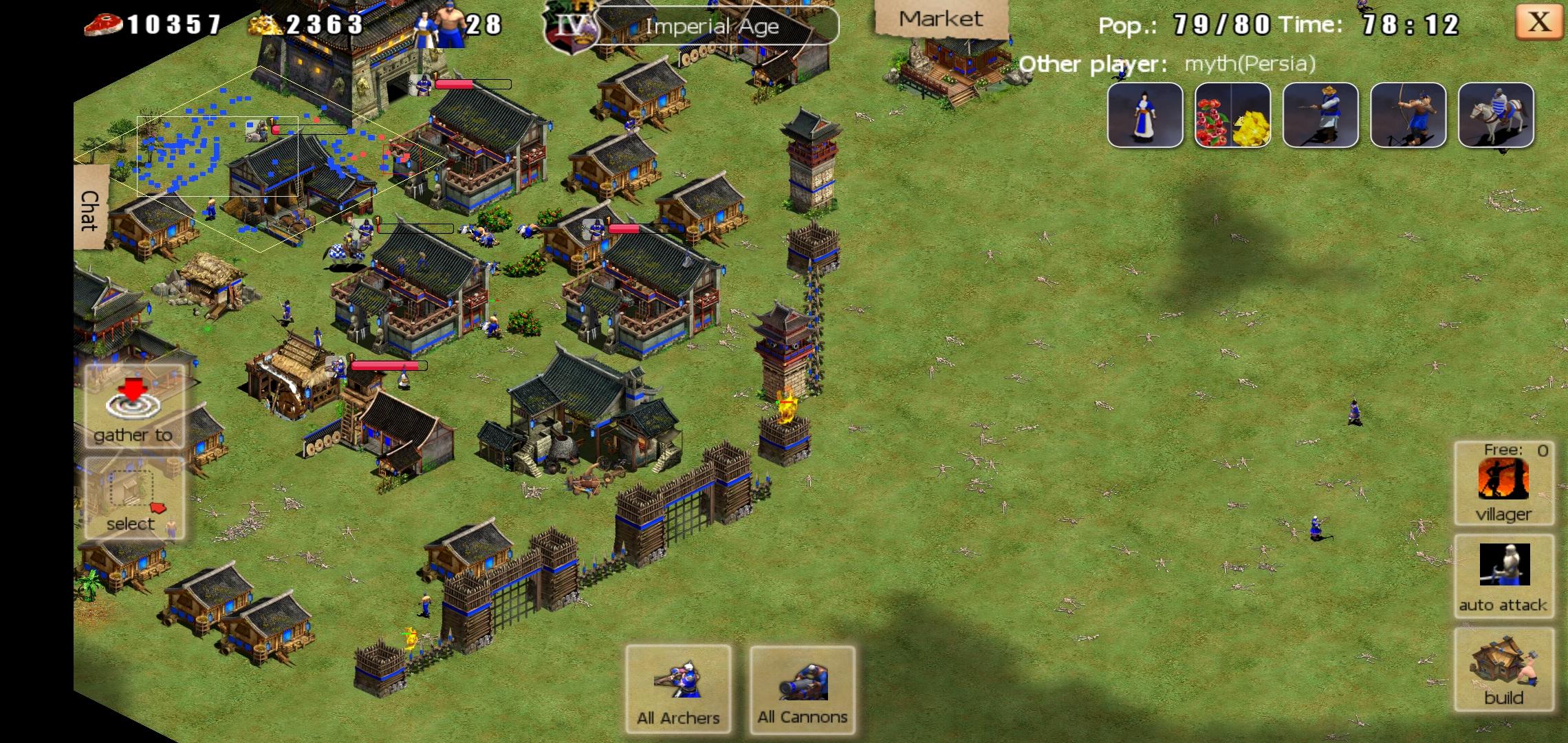
Task: Toggle auto attack
Action: click(x=1503, y=577)
